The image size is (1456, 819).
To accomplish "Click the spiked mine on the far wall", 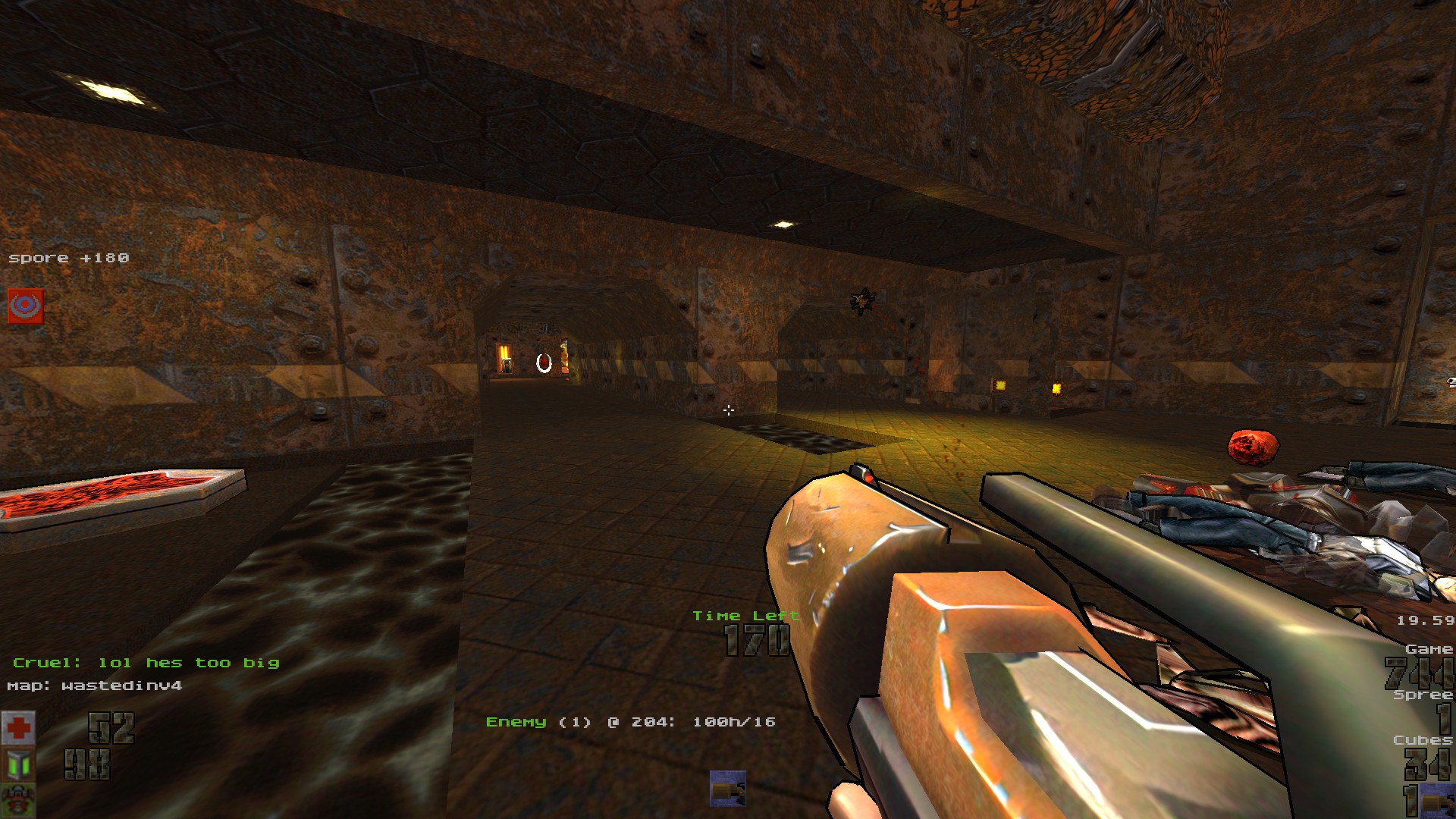I will point(861,299).
